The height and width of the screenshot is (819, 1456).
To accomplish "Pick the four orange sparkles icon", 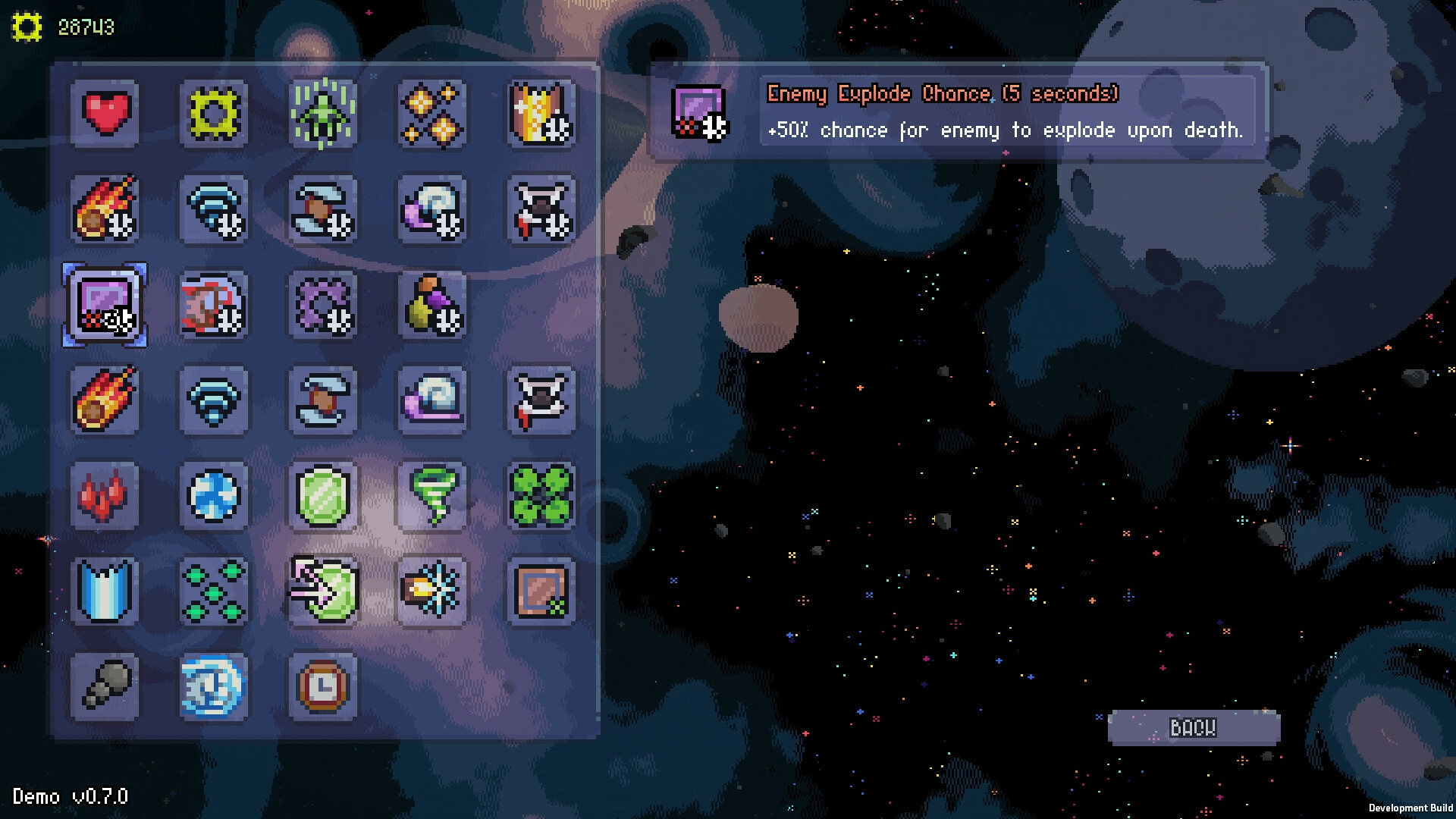I will 432,114.
